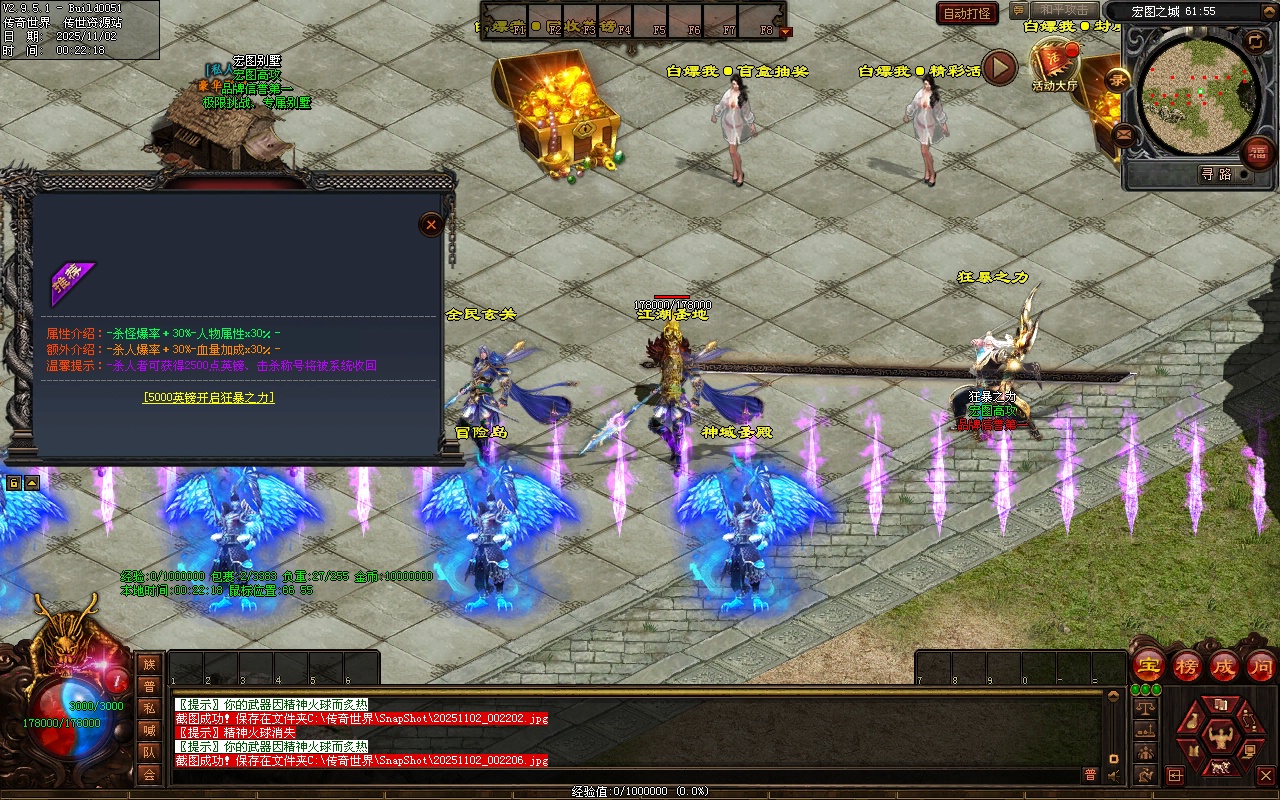The height and width of the screenshot is (800, 1280).
Task: Click the 寻路 pathfinding button
Action: [1216, 174]
